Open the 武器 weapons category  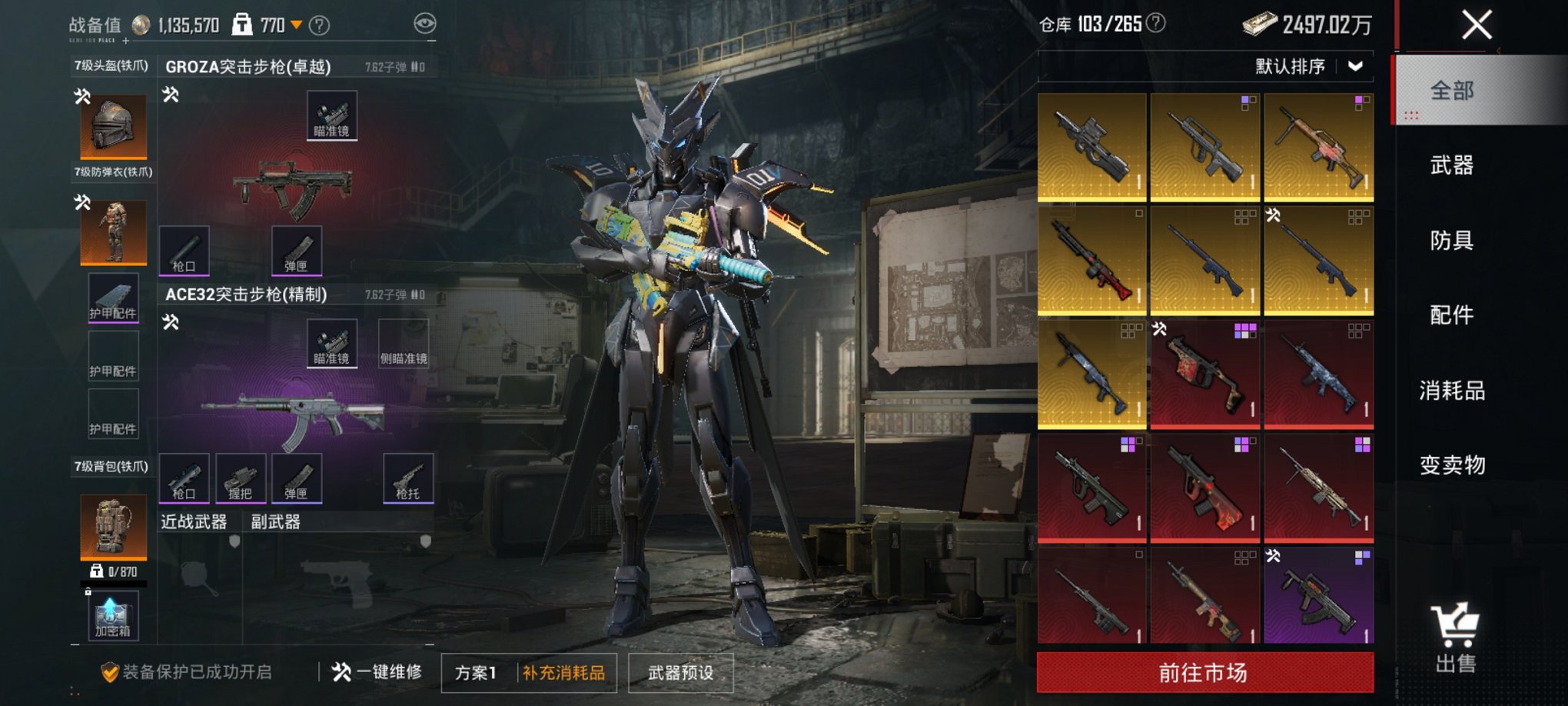[x=1451, y=165]
